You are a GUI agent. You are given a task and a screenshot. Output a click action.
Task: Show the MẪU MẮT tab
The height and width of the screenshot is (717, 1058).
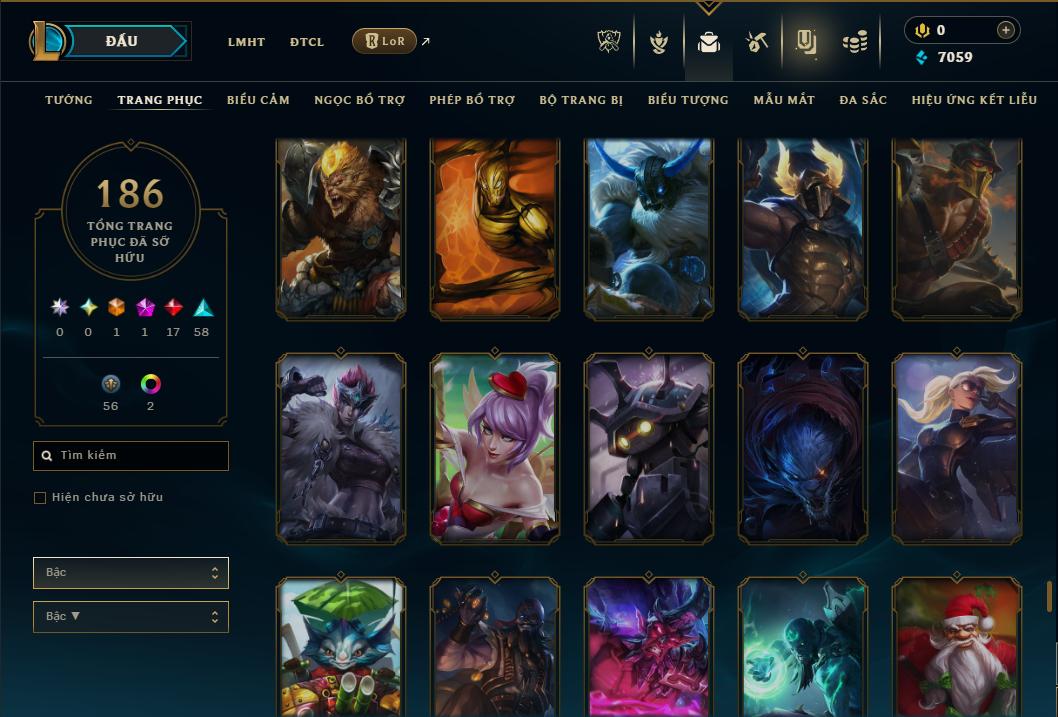point(784,100)
